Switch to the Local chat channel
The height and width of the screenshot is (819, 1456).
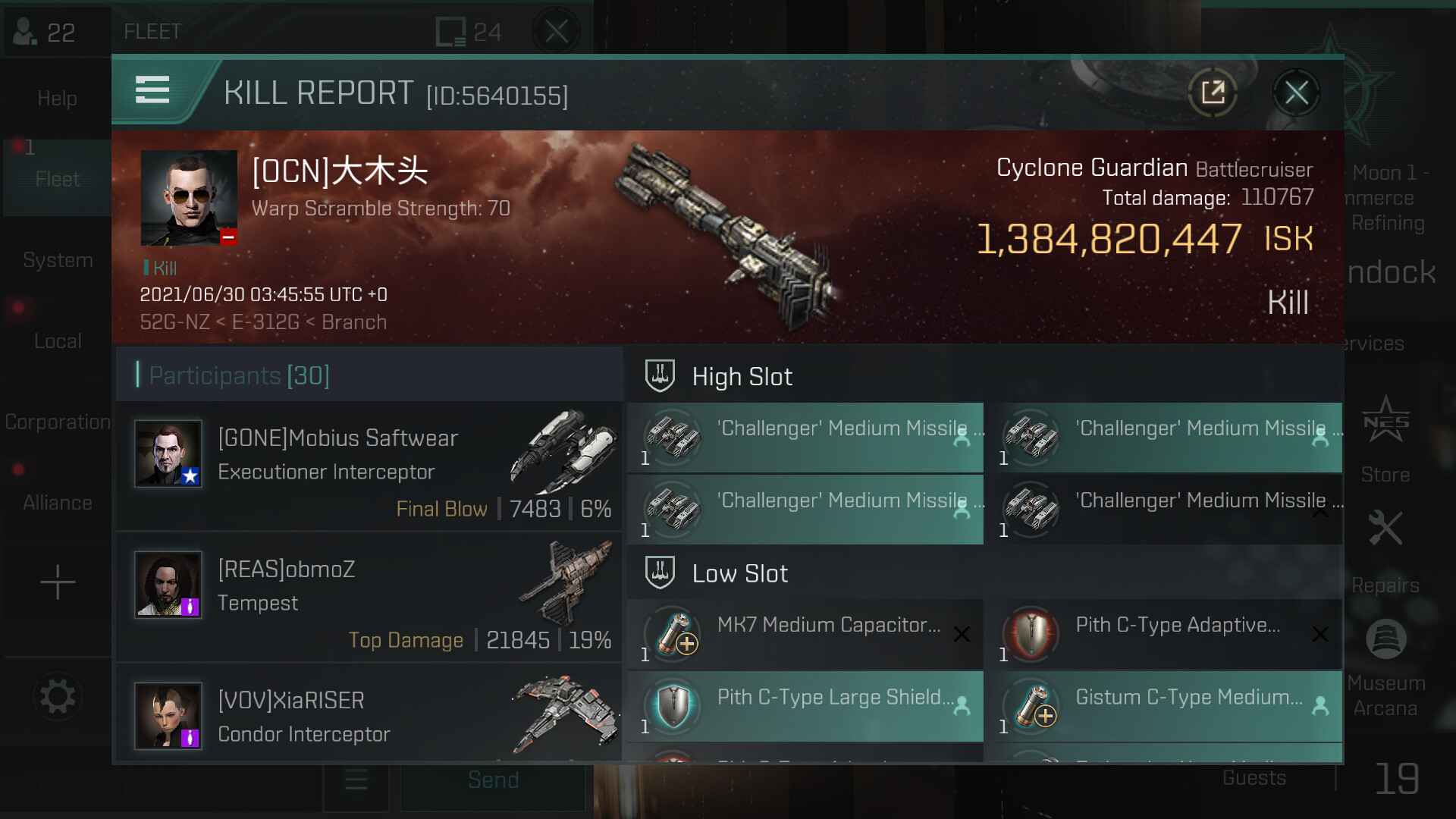click(x=58, y=341)
